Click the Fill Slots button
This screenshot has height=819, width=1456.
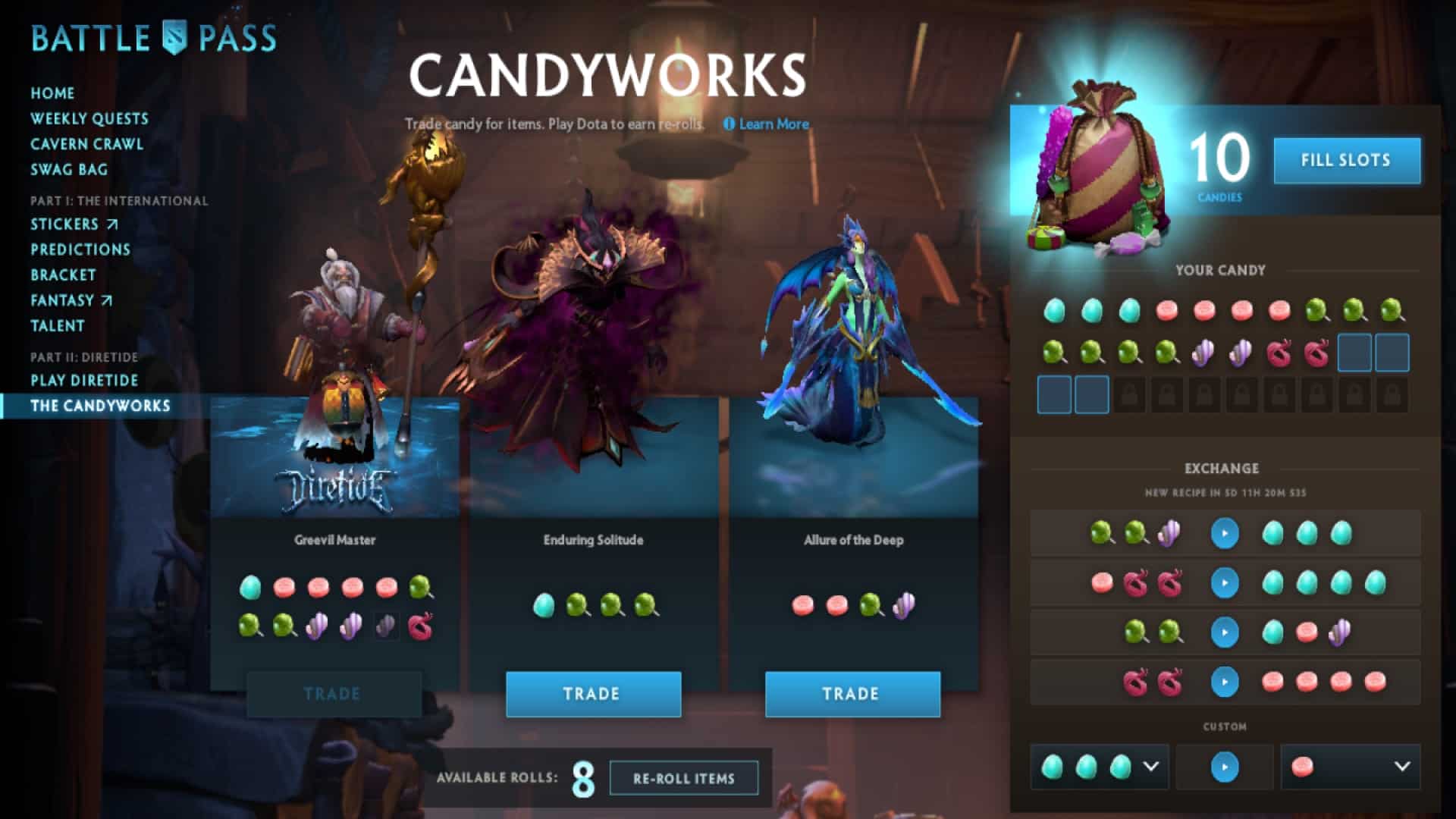pyautogui.click(x=1347, y=160)
